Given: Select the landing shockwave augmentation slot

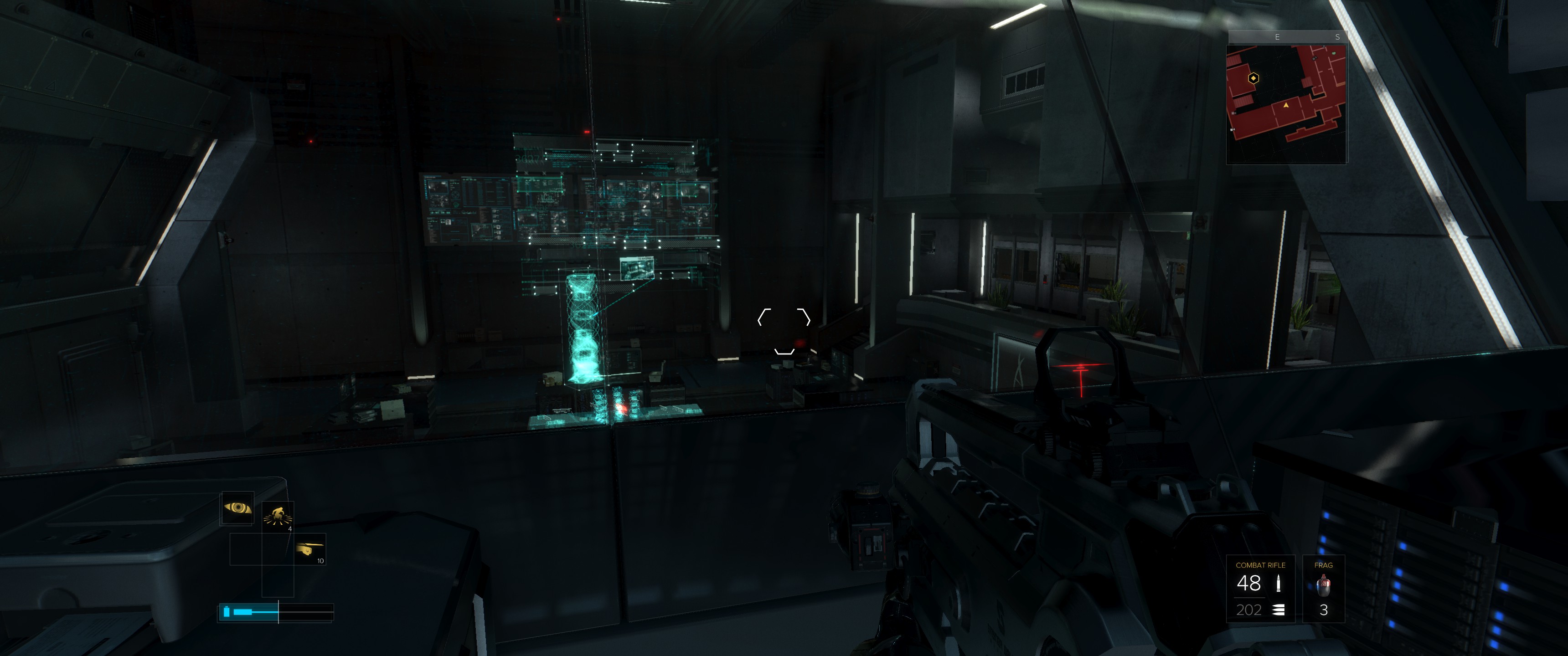Looking at the screenshot, I should [278, 517].
